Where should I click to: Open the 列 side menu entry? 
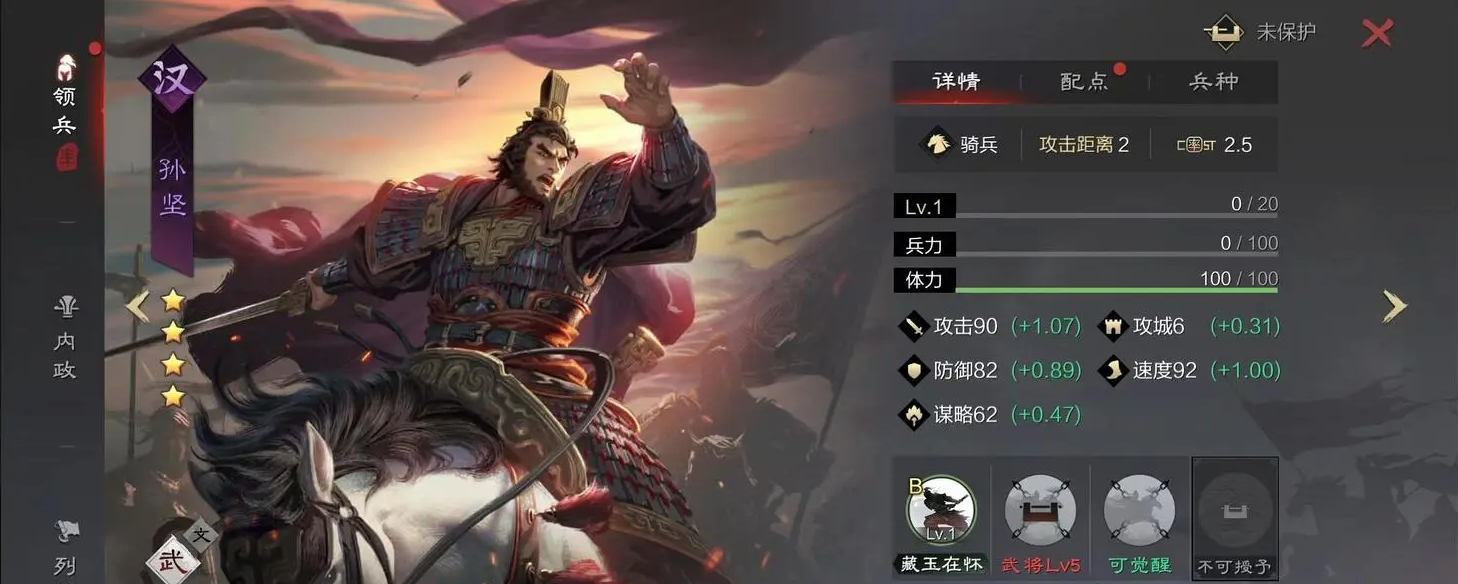(x=65, y=550)
